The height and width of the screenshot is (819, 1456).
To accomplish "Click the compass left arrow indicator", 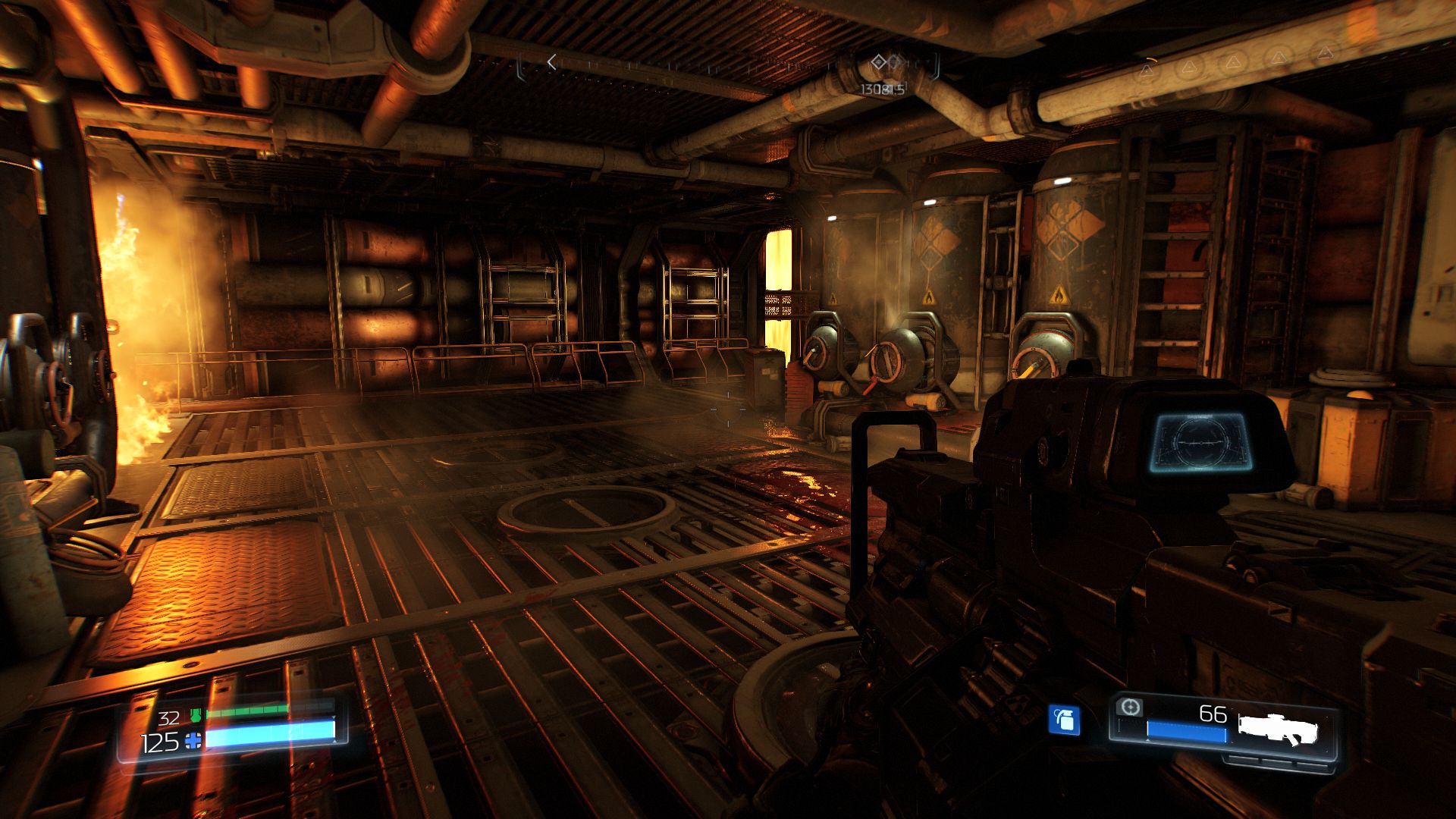I will (x=552, y=63).
